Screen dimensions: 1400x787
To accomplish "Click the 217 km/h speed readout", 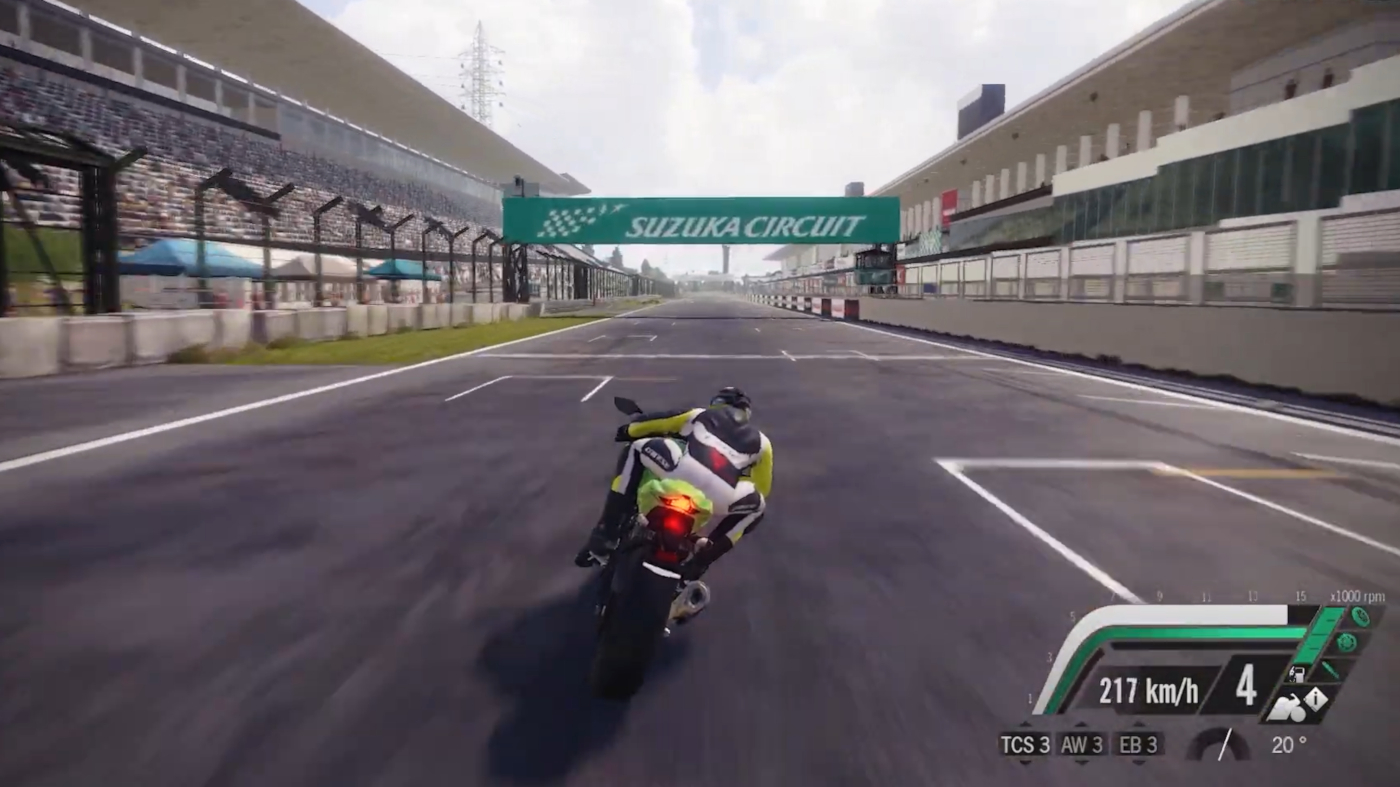I will (x=1150, y=690).
